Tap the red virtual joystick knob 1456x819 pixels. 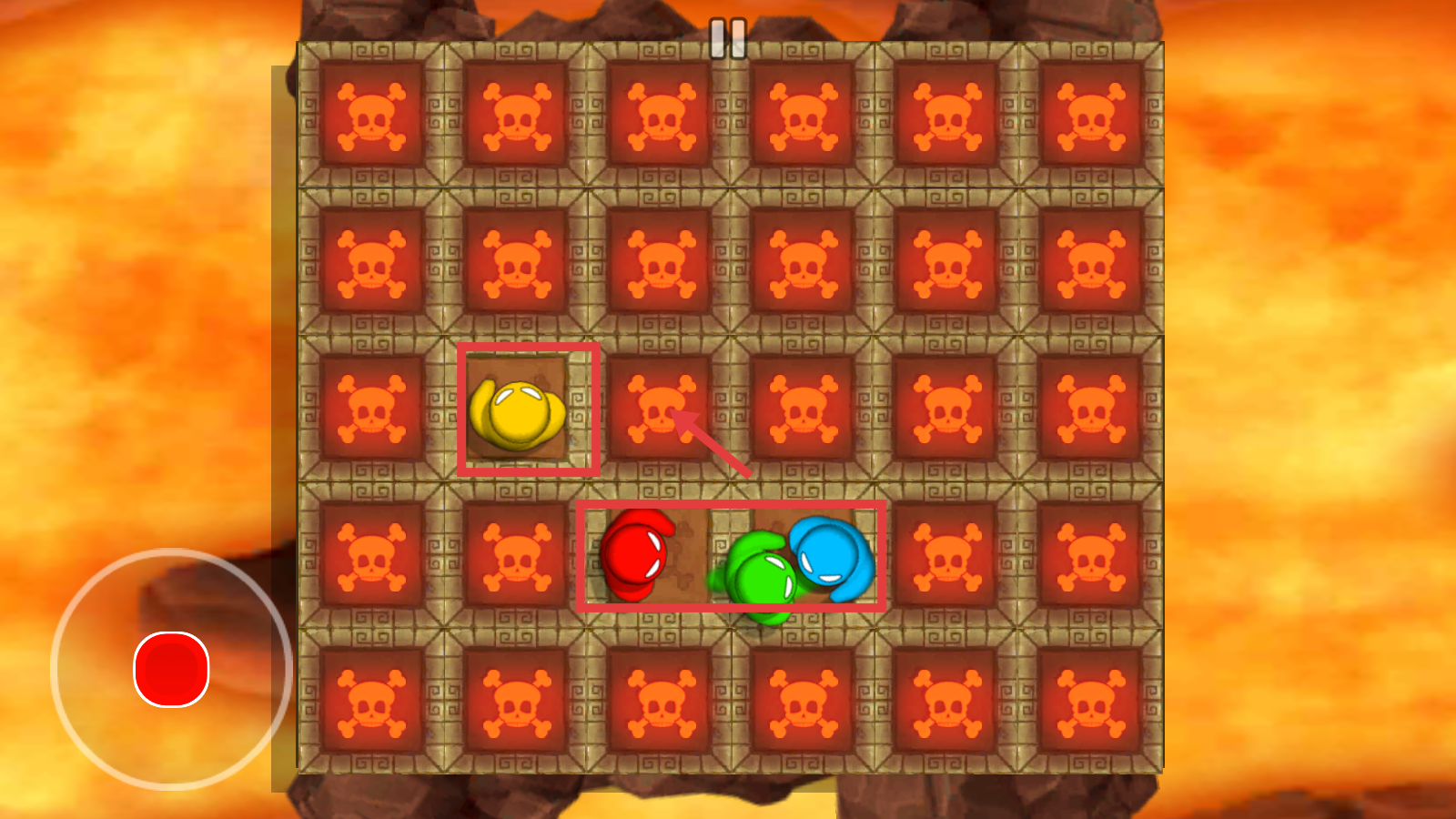[171, 669]
